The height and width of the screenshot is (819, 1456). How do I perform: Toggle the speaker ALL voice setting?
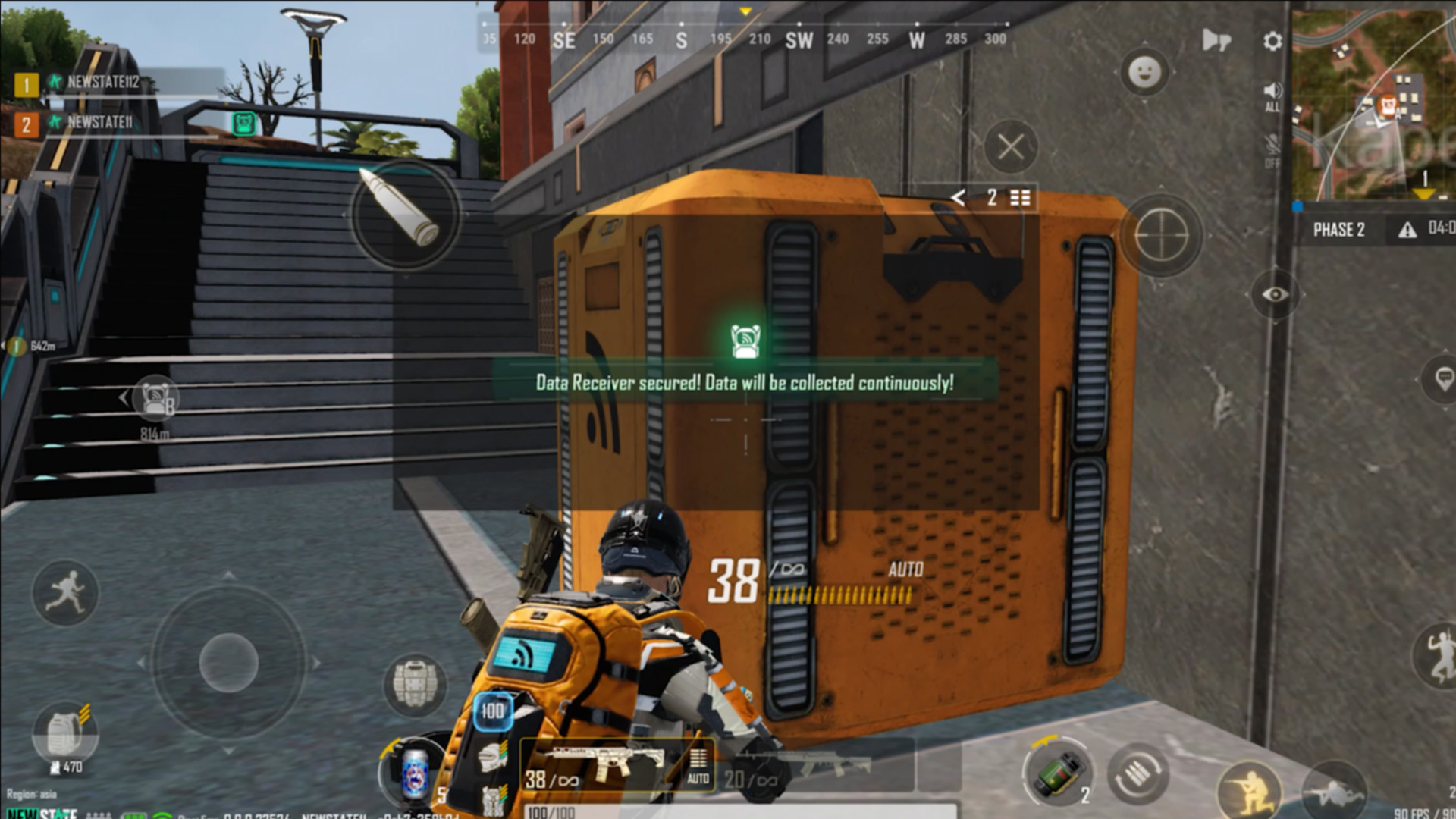click(1272, 96)
